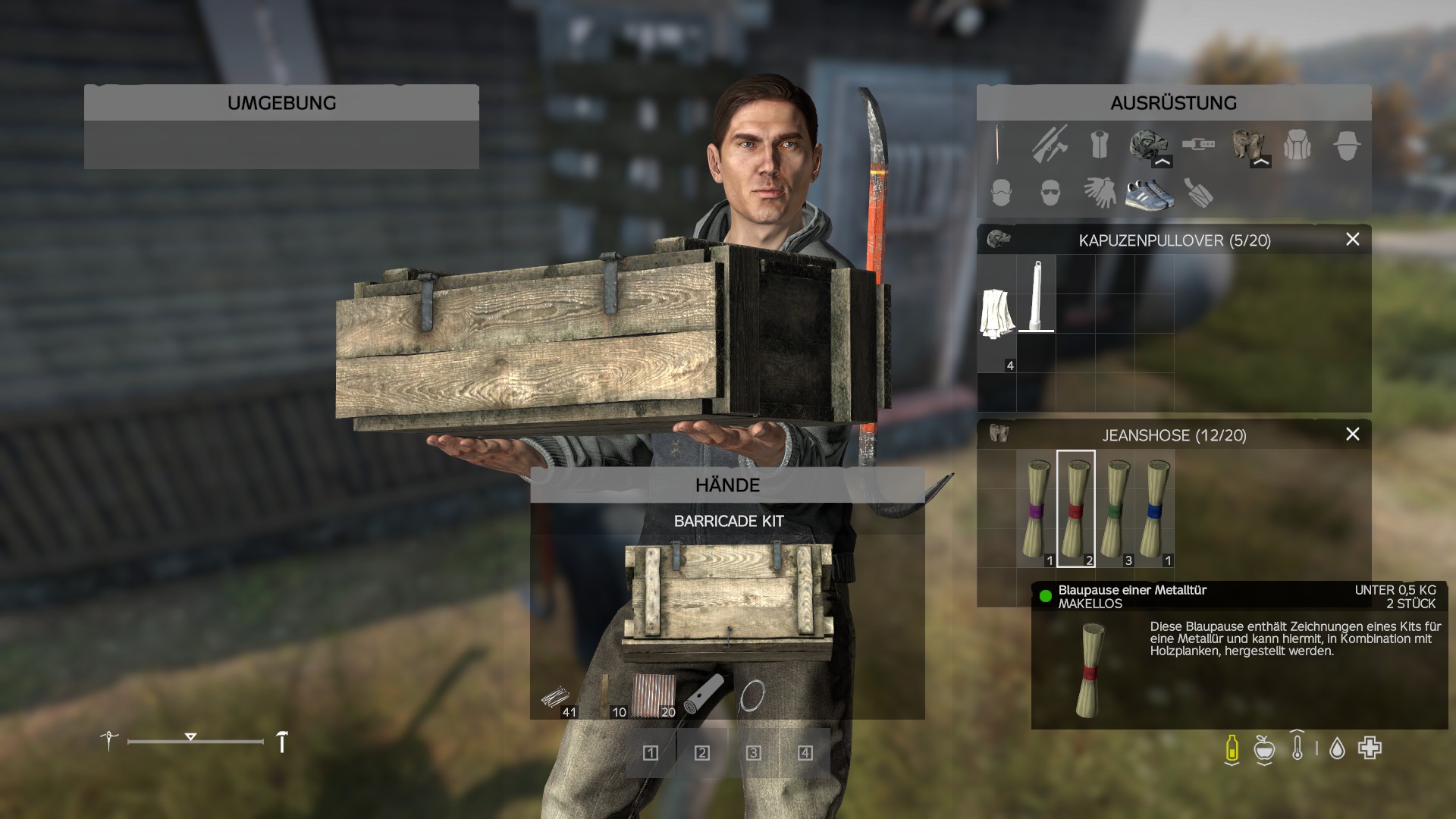Click the empty backpack equipment slot
This screenshot has height=819, width=1456.
coord(1297,146)
